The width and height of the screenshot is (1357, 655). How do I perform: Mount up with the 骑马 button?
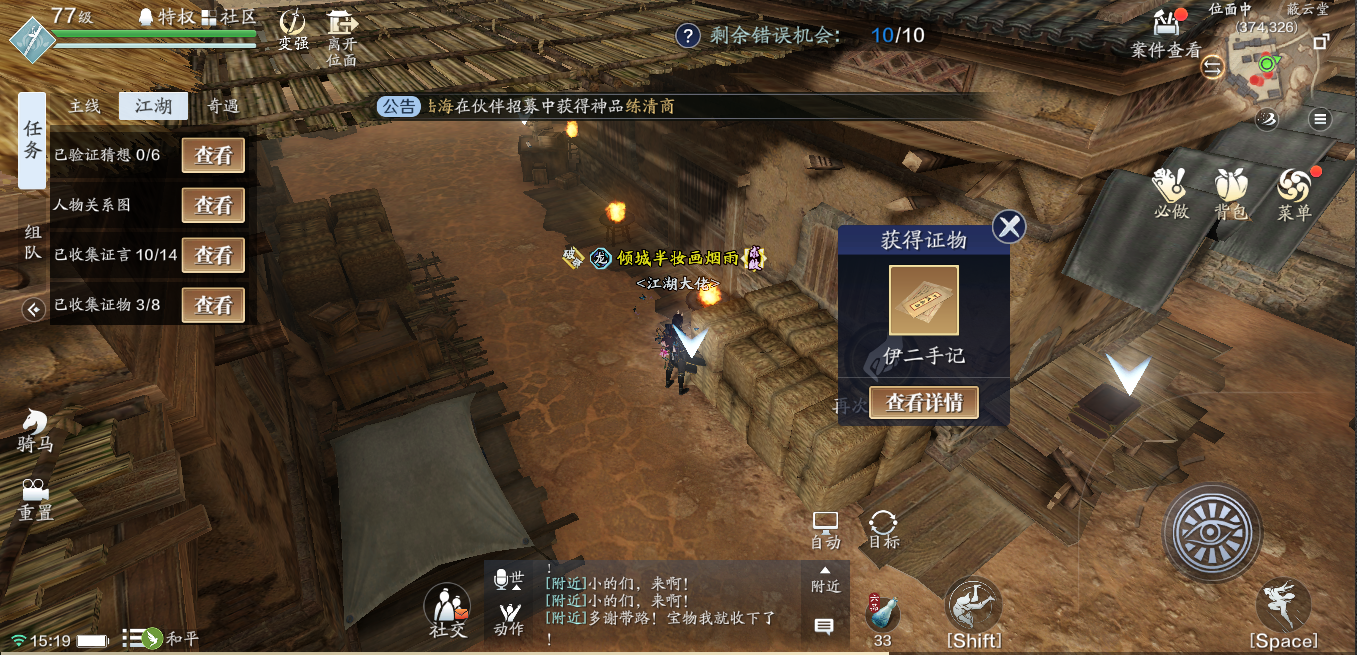pyautogui.click(x=35, y=430)
